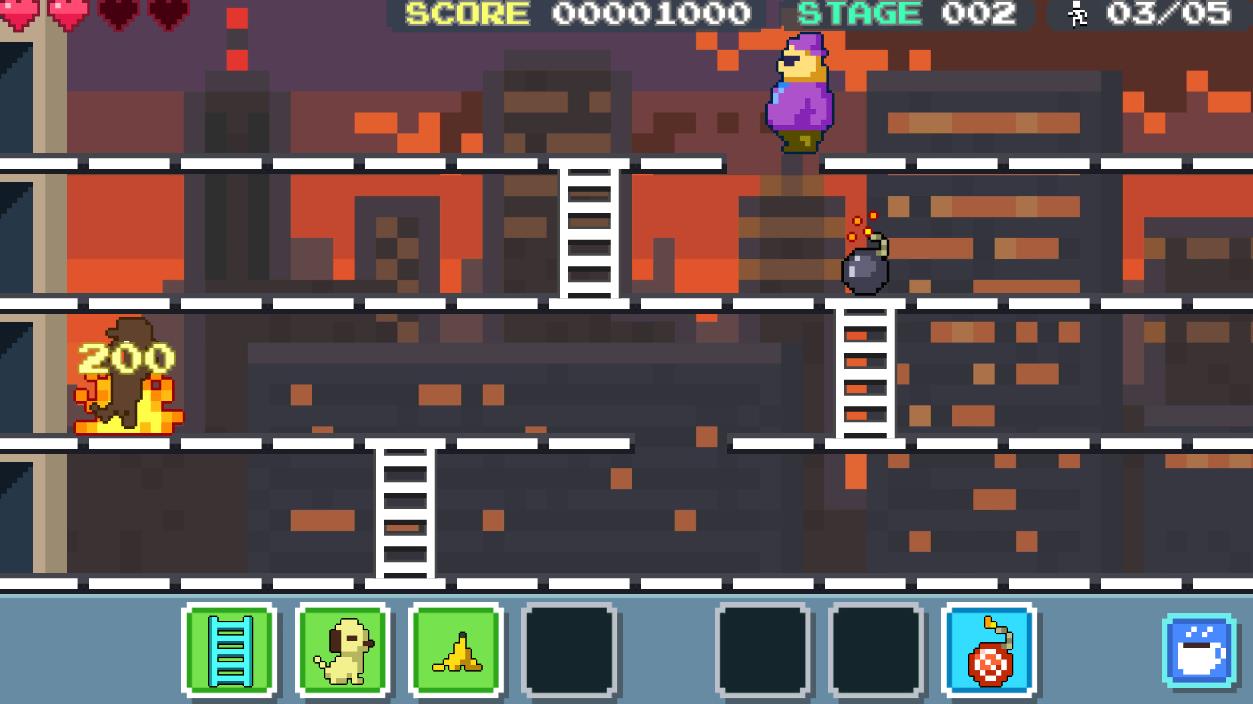This screenshot has width=1253, height=704.
Task: Select the ladder item slot
Action: click(x=229, y=650)
